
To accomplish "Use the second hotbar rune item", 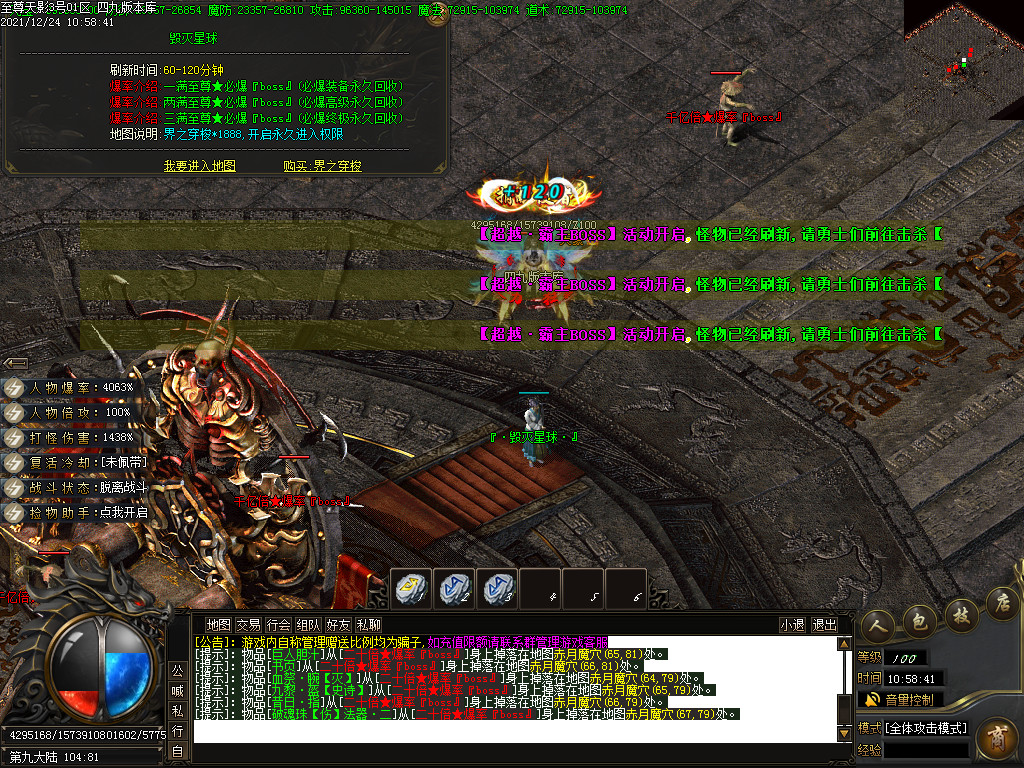I will pyautogui.click(x=454, y=588).
